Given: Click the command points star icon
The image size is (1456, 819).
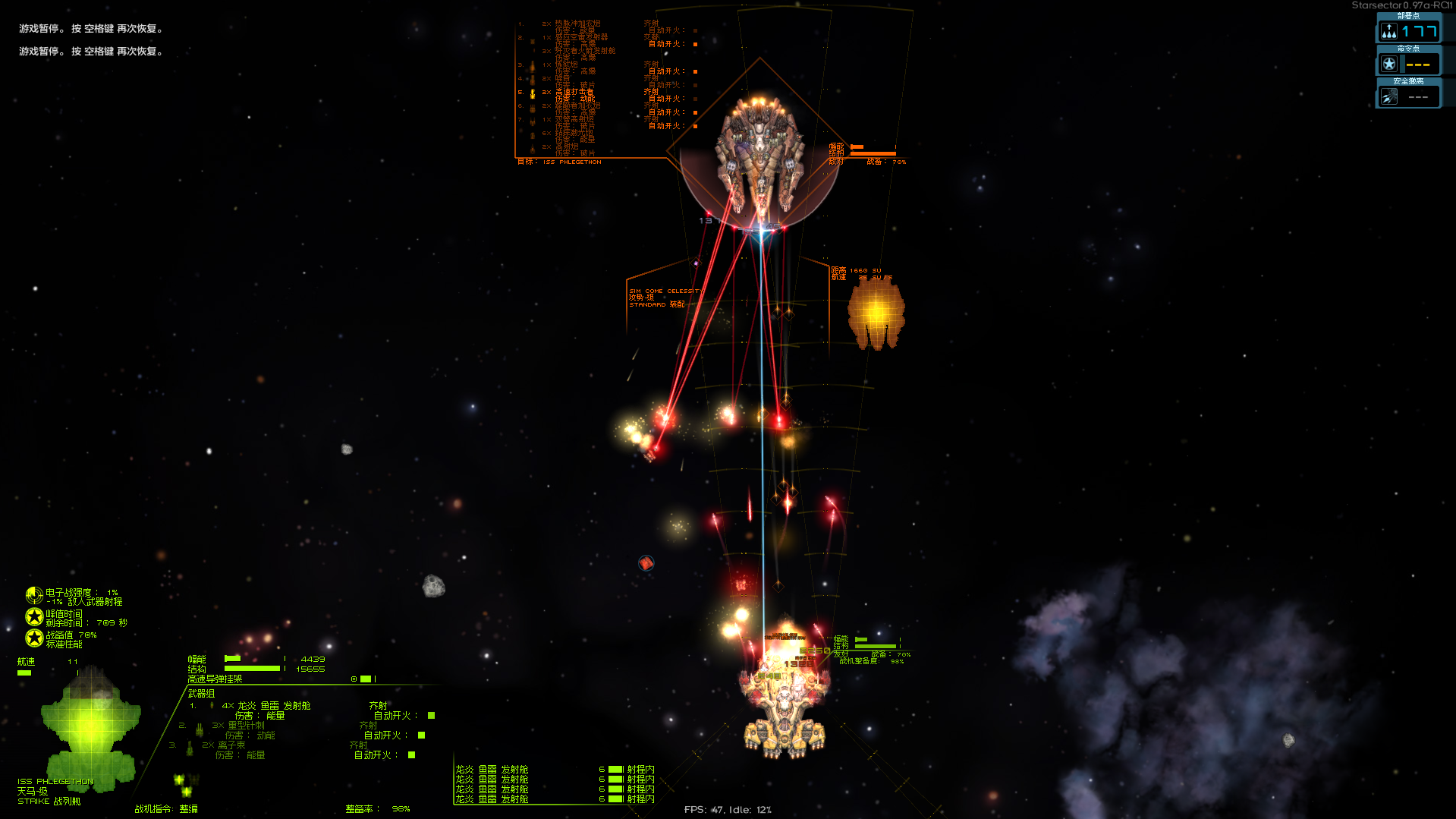Looking at the screenshot, I should click(x=1388, y=65).
